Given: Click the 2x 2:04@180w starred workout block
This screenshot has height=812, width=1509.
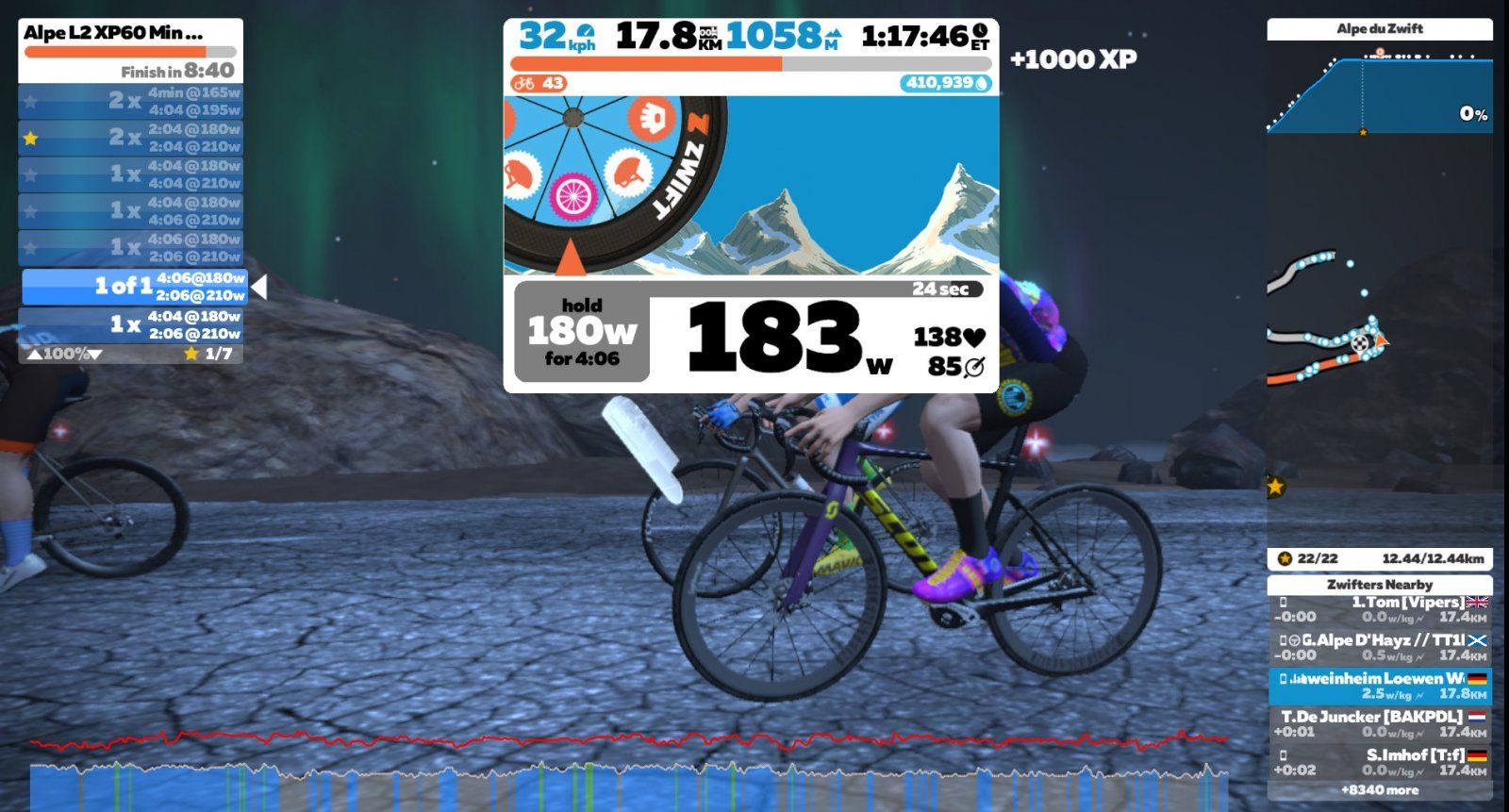Looking at the screenshot, I should coord(131,138).
